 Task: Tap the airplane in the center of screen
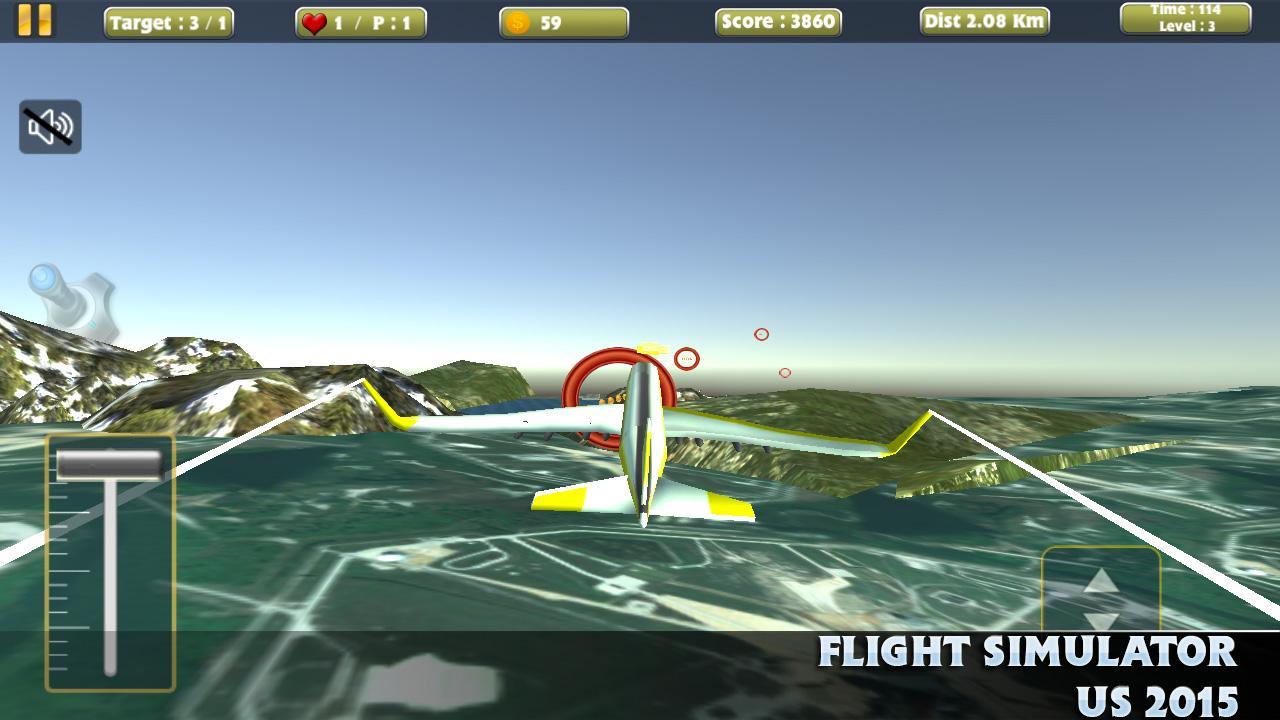pyautogui.click(x=640, y=450)
